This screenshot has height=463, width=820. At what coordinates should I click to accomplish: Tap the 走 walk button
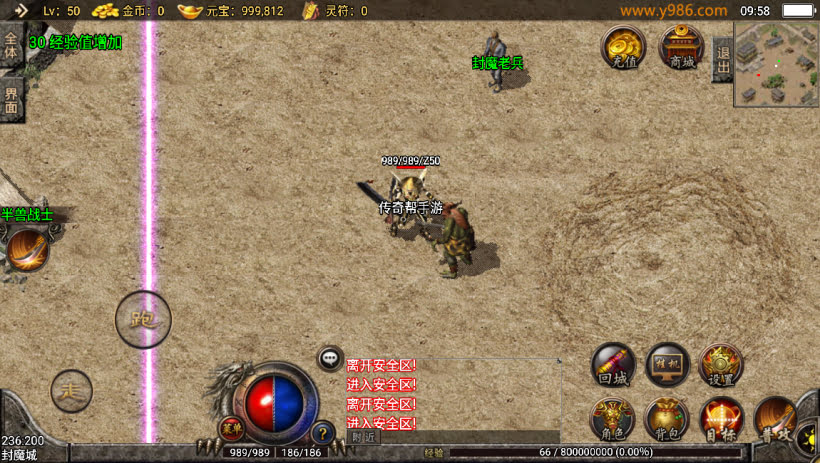tap(72, 389)
